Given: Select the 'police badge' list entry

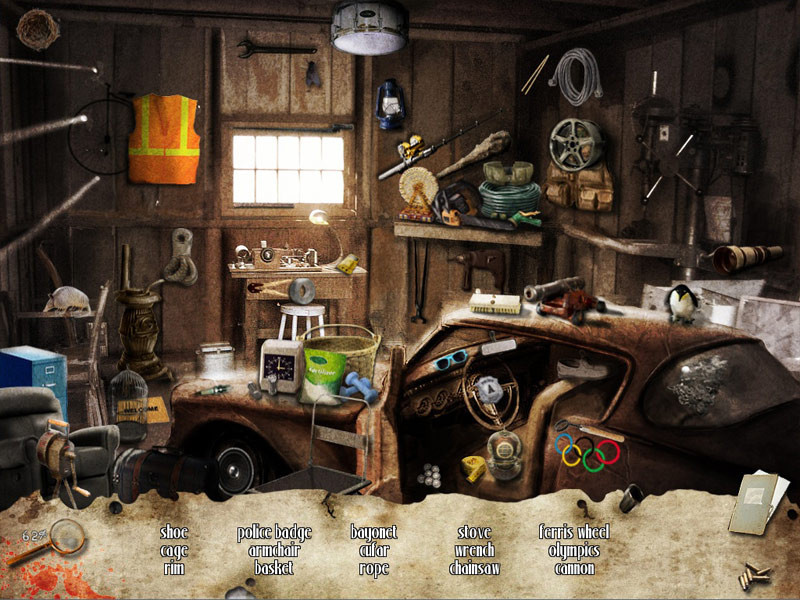Looking at the screenshot, I should 274,532.
